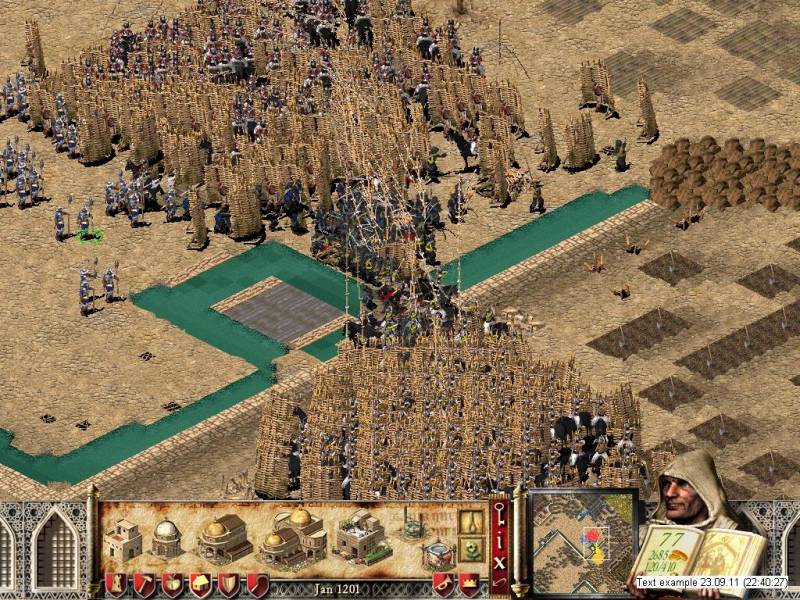Select the hovel building to place

point(124,539)
